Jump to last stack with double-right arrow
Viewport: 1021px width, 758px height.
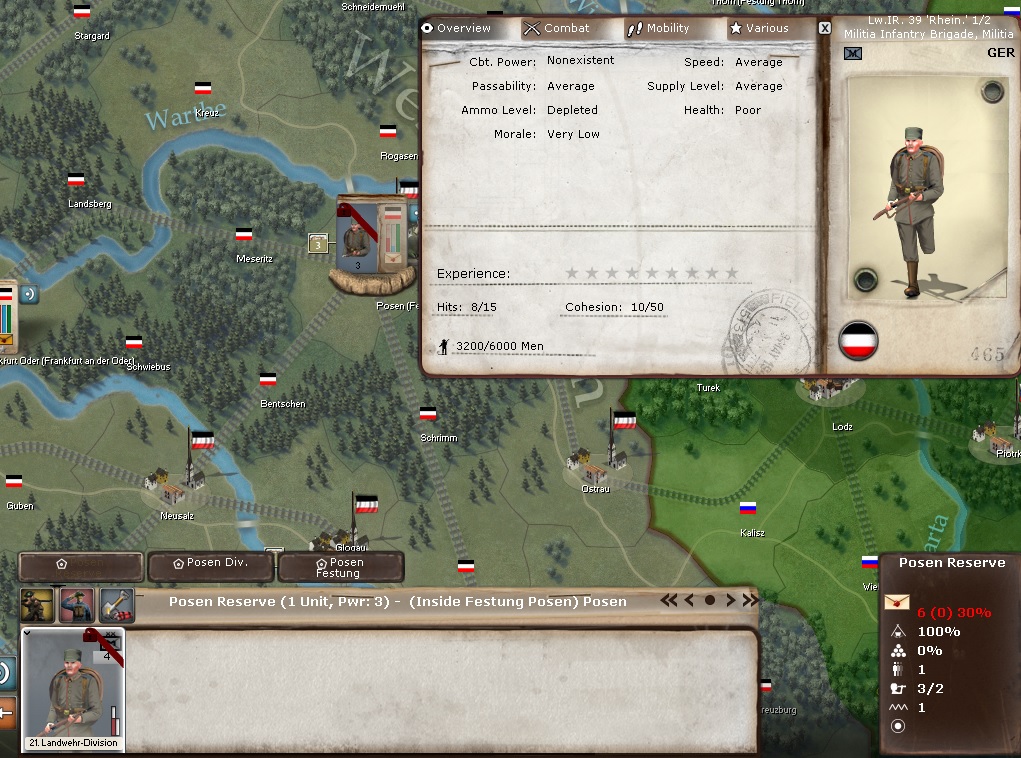tap(750, 601)
